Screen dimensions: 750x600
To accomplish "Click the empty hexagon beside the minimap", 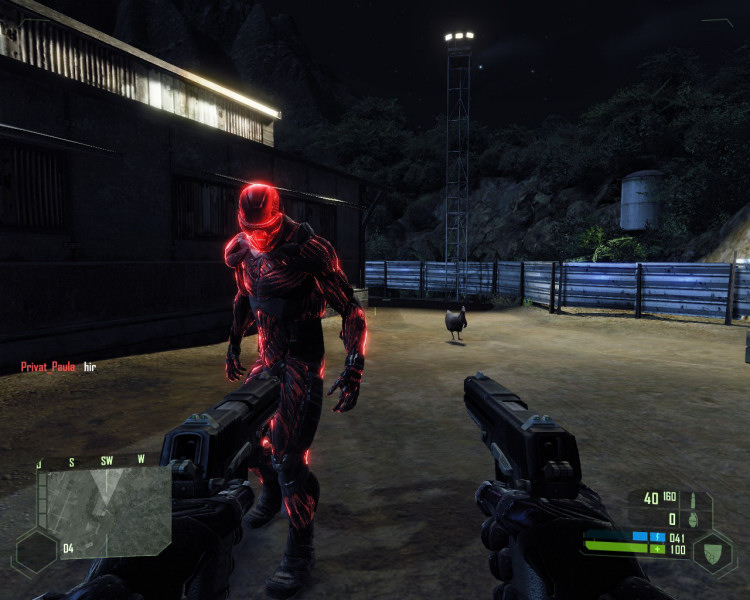I will tap(35, 551).
